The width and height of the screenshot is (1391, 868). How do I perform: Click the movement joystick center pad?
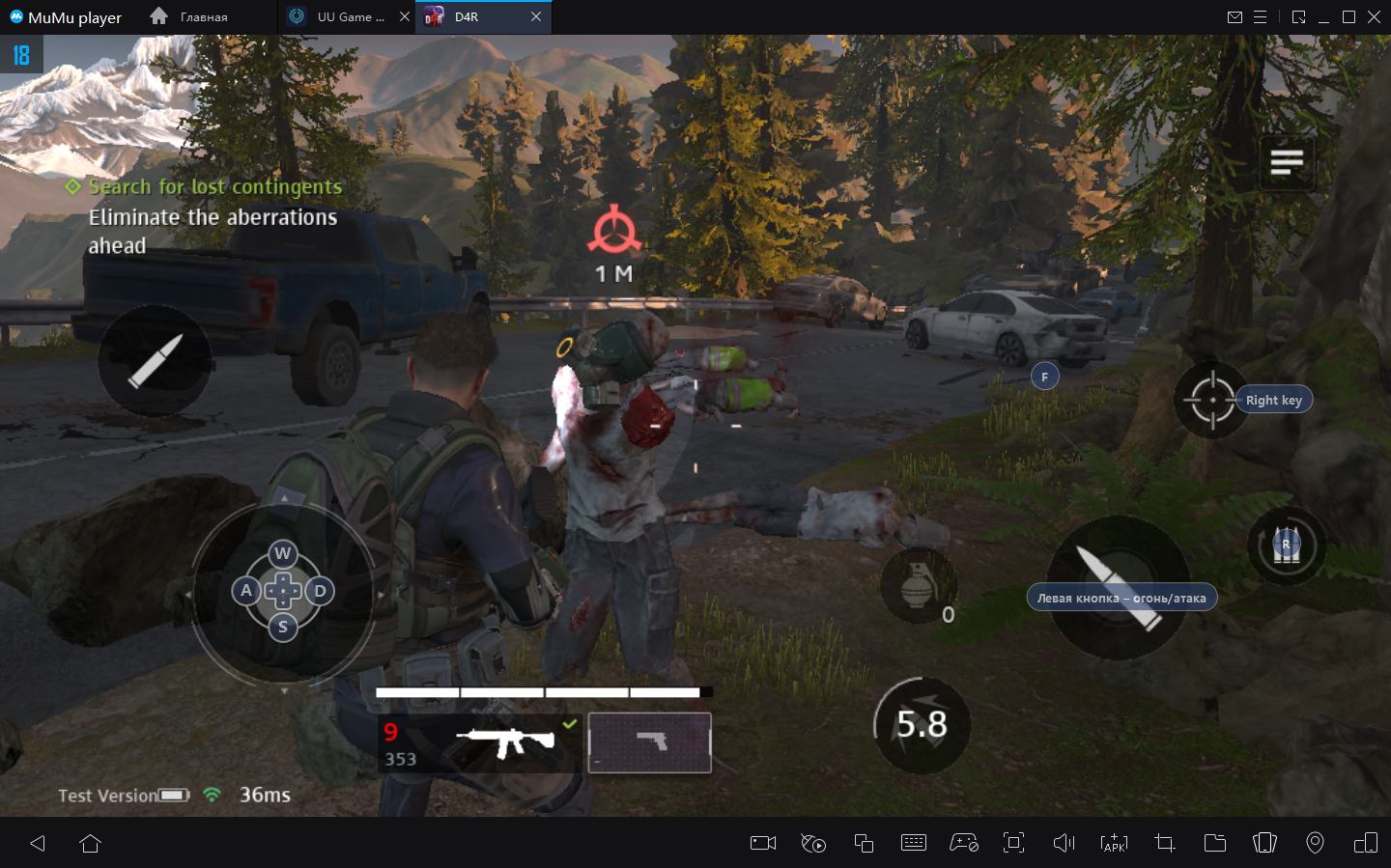(283, 590)
